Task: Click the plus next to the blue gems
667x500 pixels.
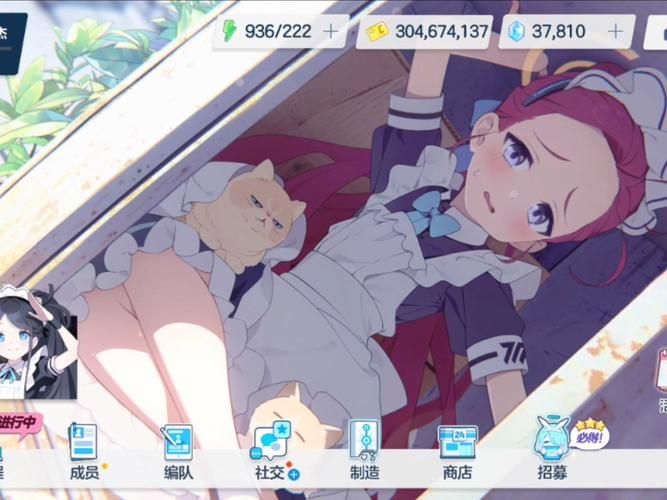Action: [x=615, y=31]
